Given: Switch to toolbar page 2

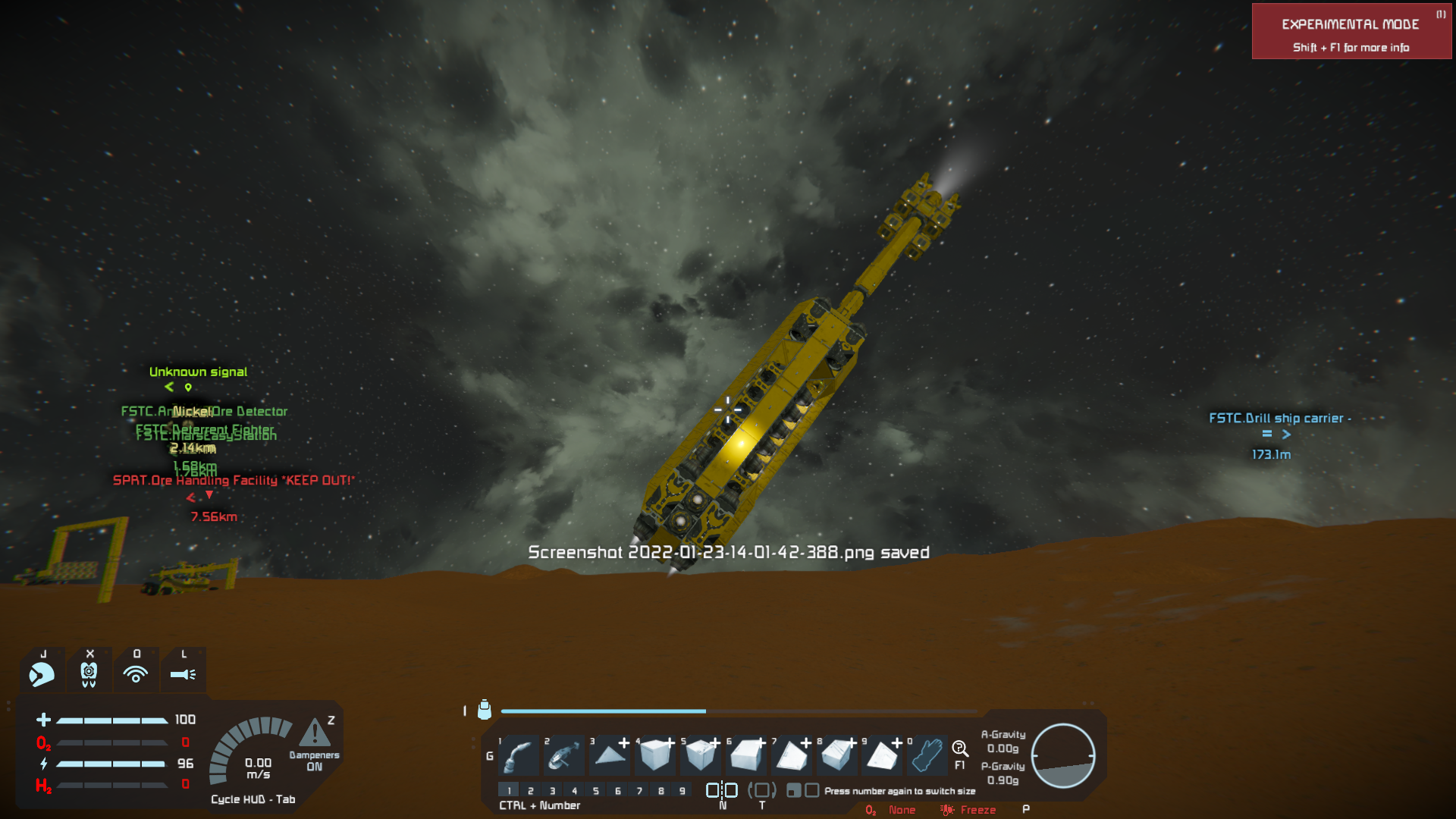Looking at the screenshot, I should (x=531, y=791).
